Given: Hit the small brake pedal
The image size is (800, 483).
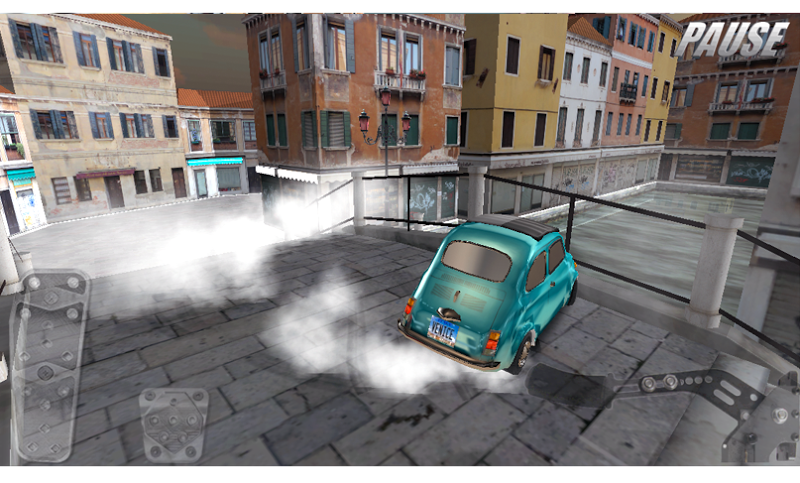Looking at the screenshot, I should coord(174,424).
